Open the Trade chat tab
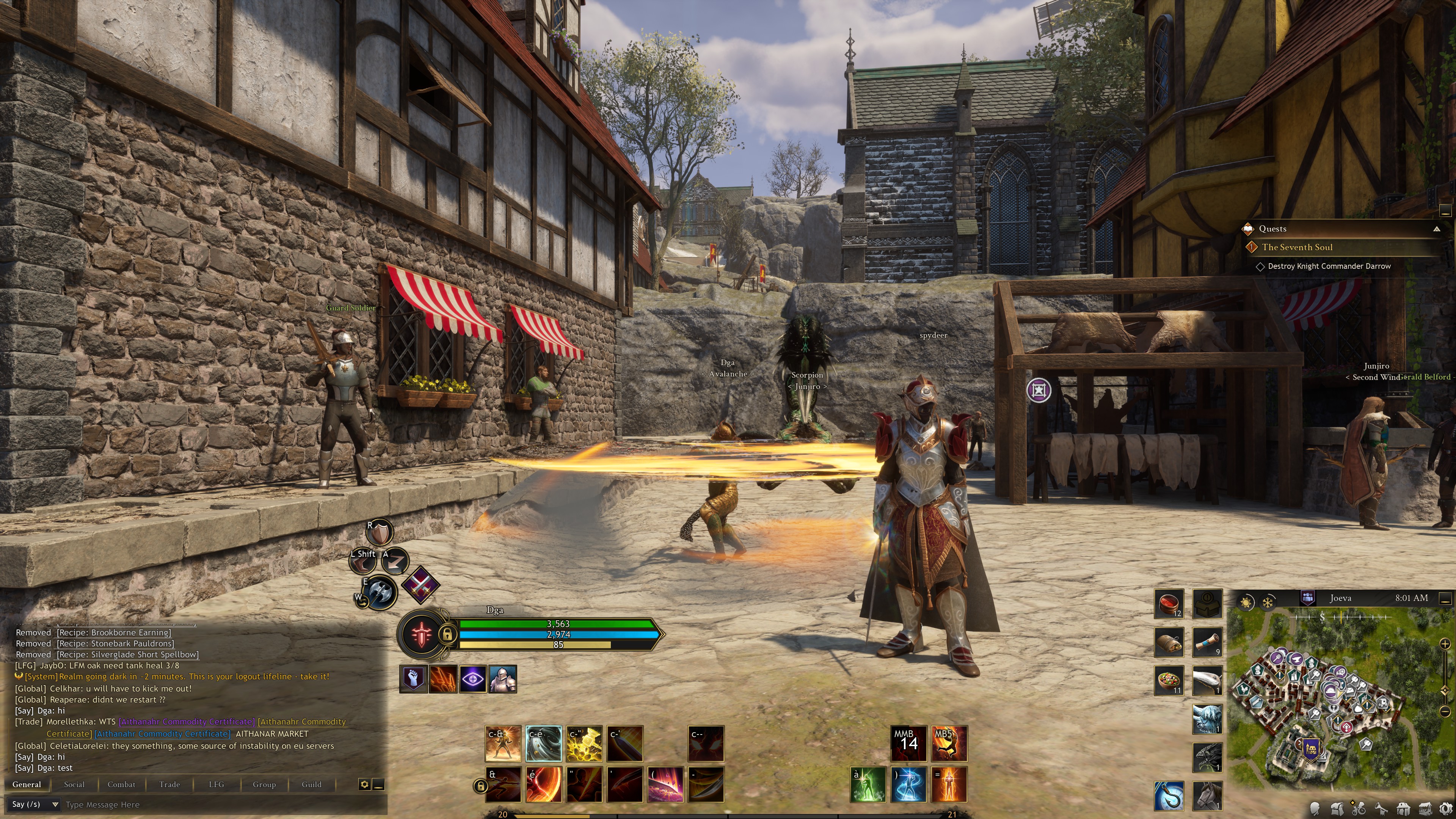The height and width of the screenshot is (819, 1456). tap(169, 784)
